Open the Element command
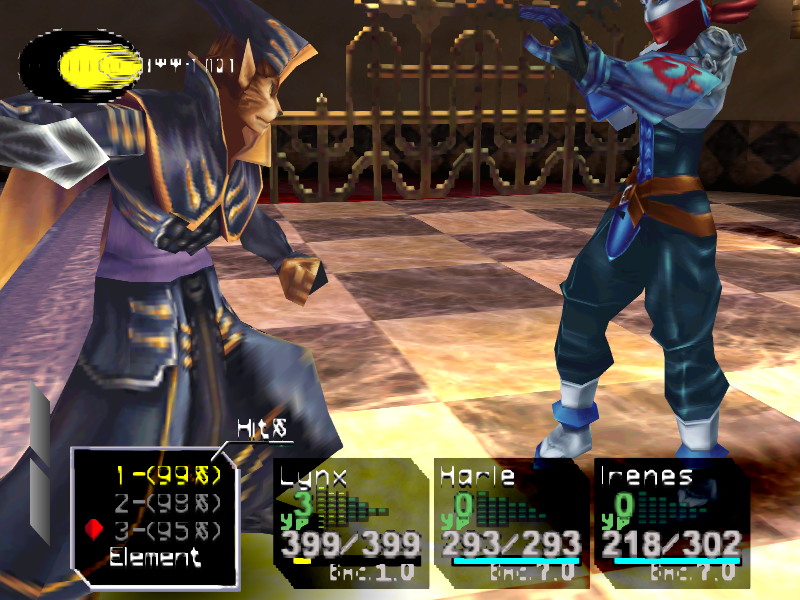 pyautogui.click(x=155, y=557)
